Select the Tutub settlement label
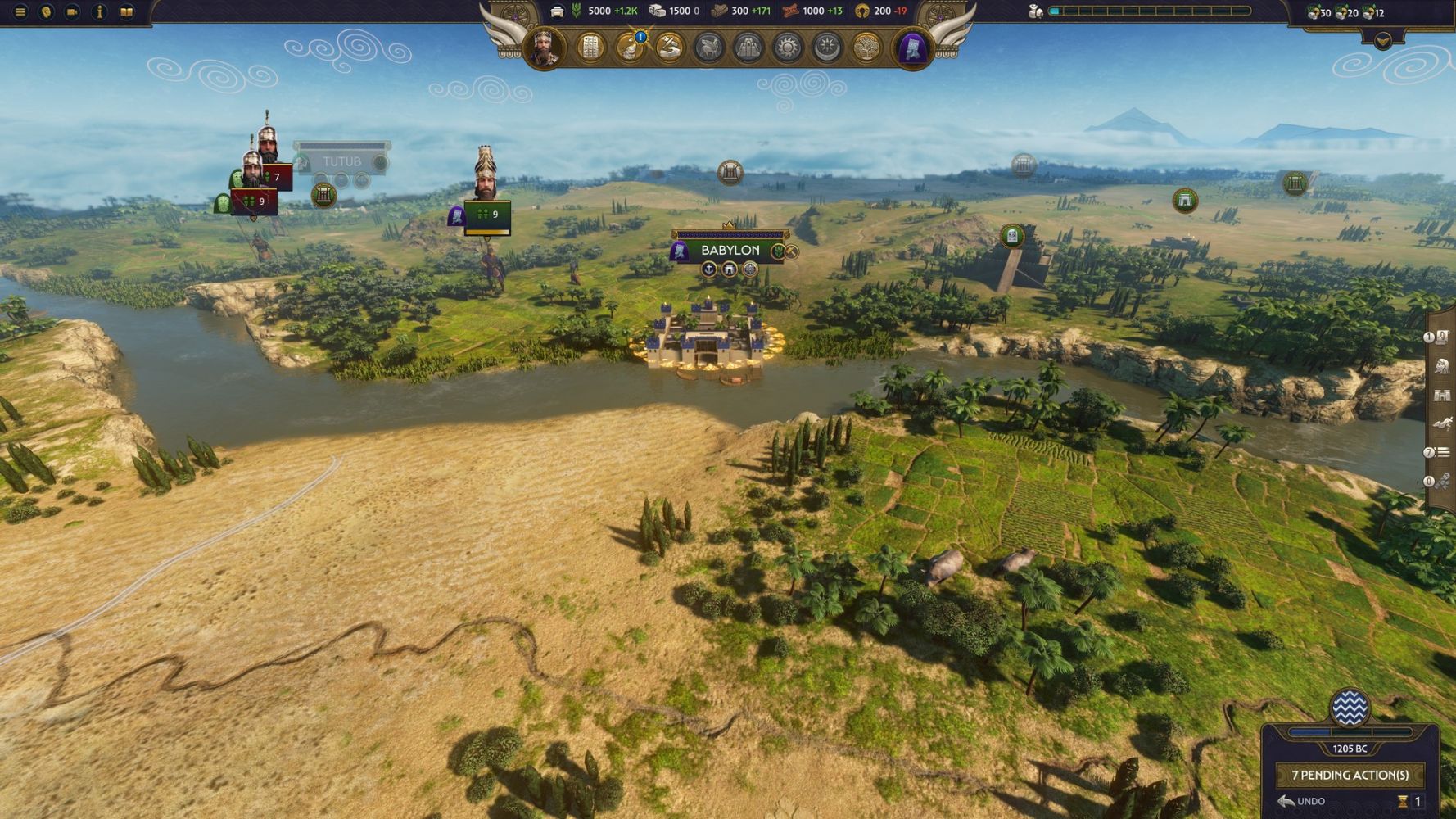The image size is (1456, 819). [x=341, y=161]
